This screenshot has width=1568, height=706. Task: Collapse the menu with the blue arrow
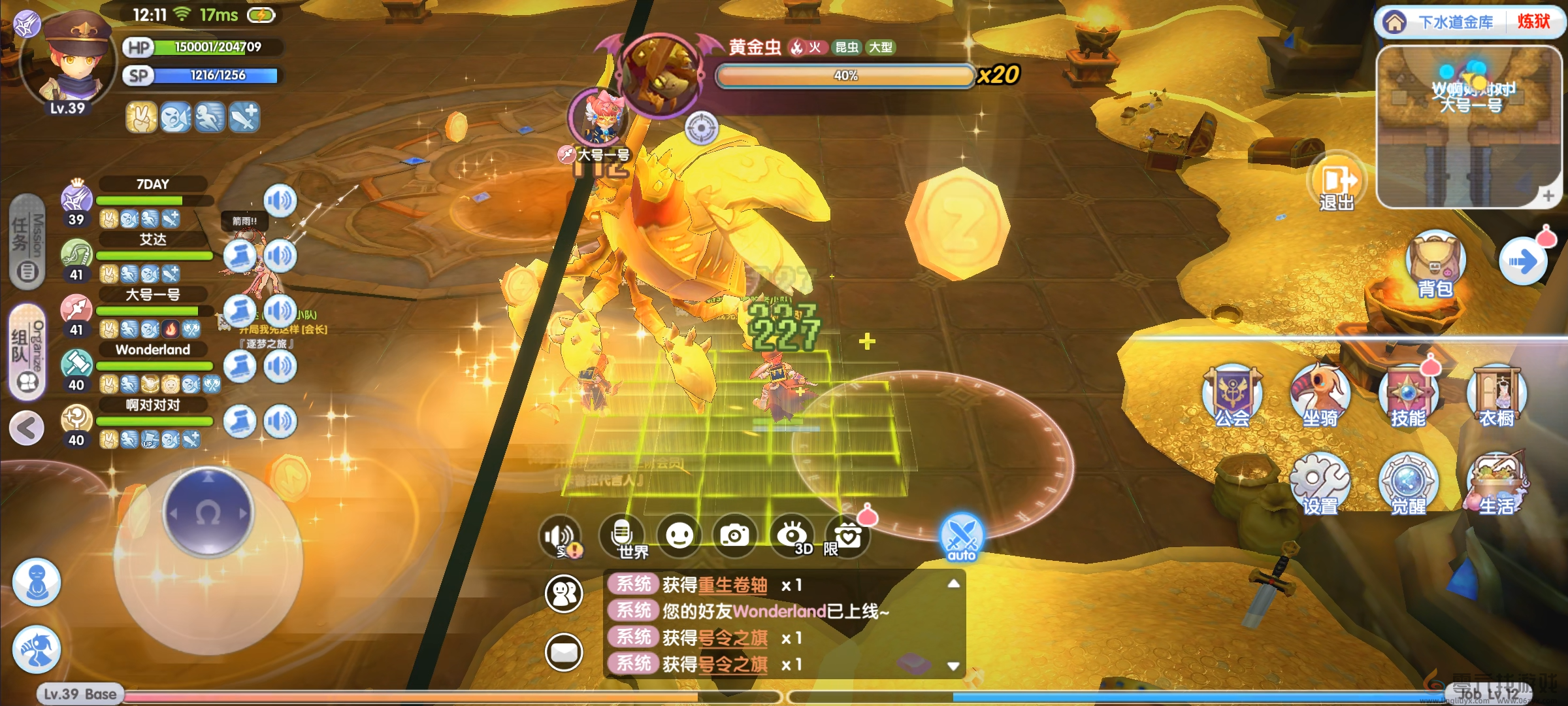point(1522,262)
